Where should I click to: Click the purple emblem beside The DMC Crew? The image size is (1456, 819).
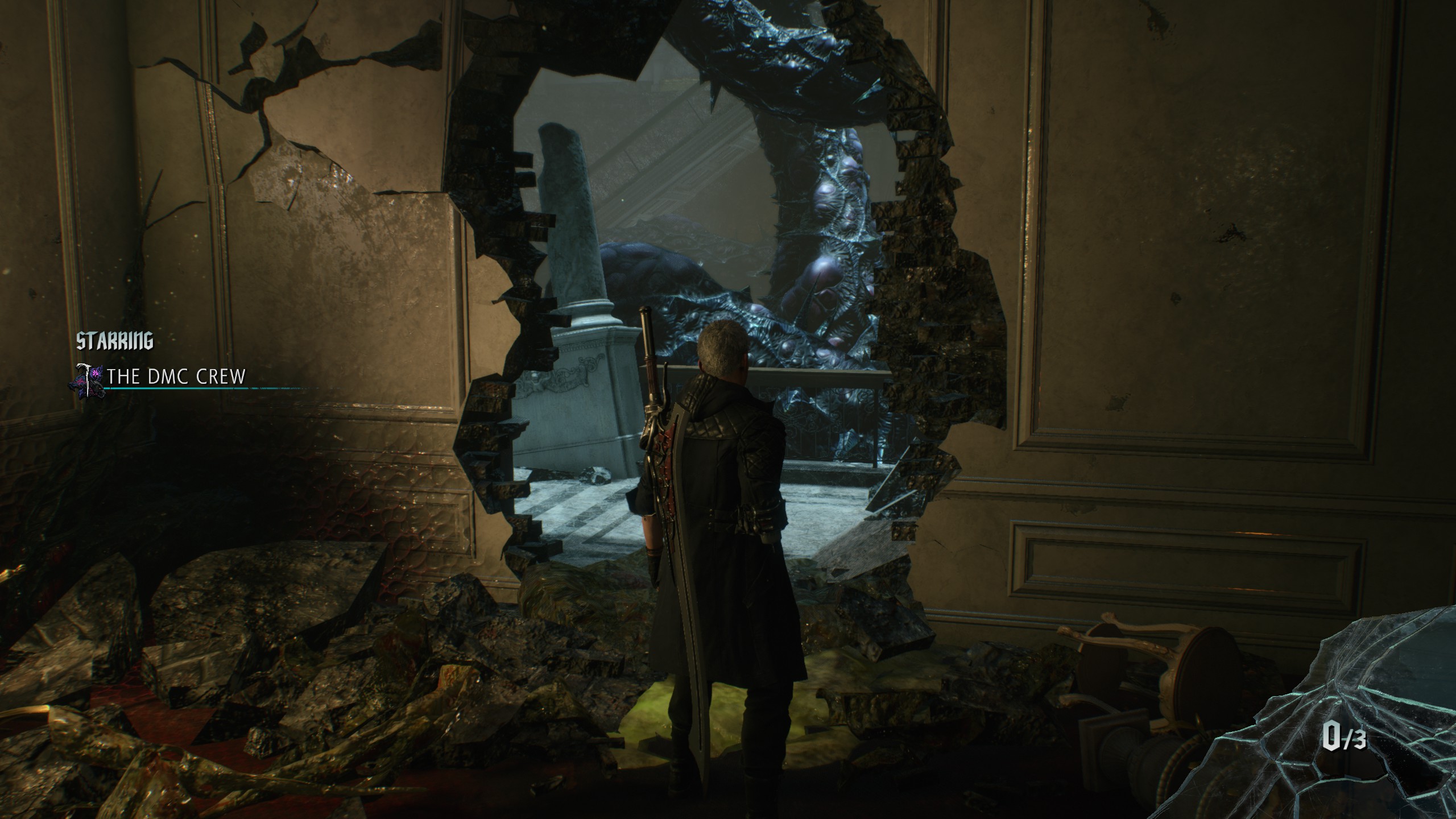[88, 378]
